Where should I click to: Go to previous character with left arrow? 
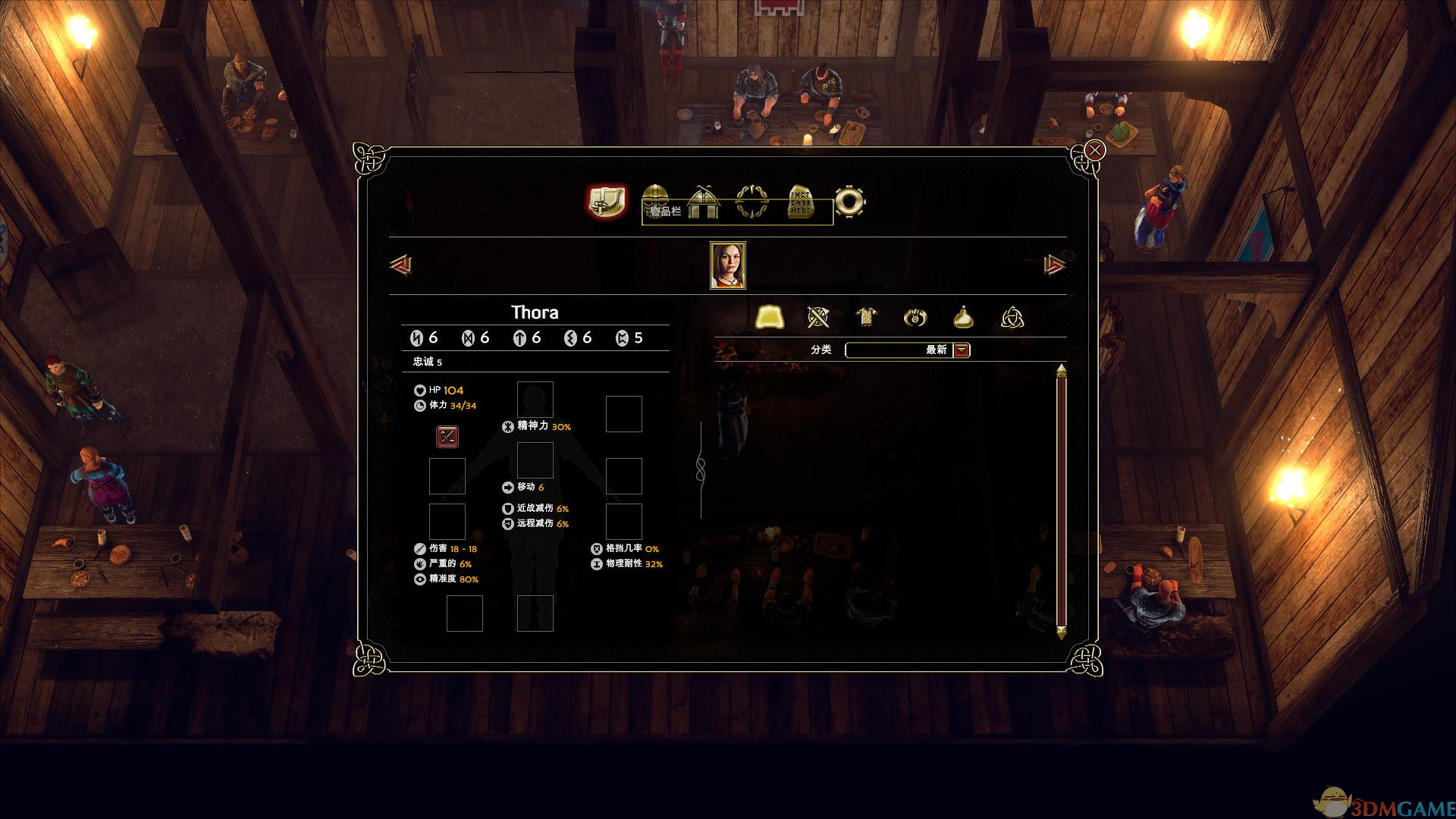(400, 265)
